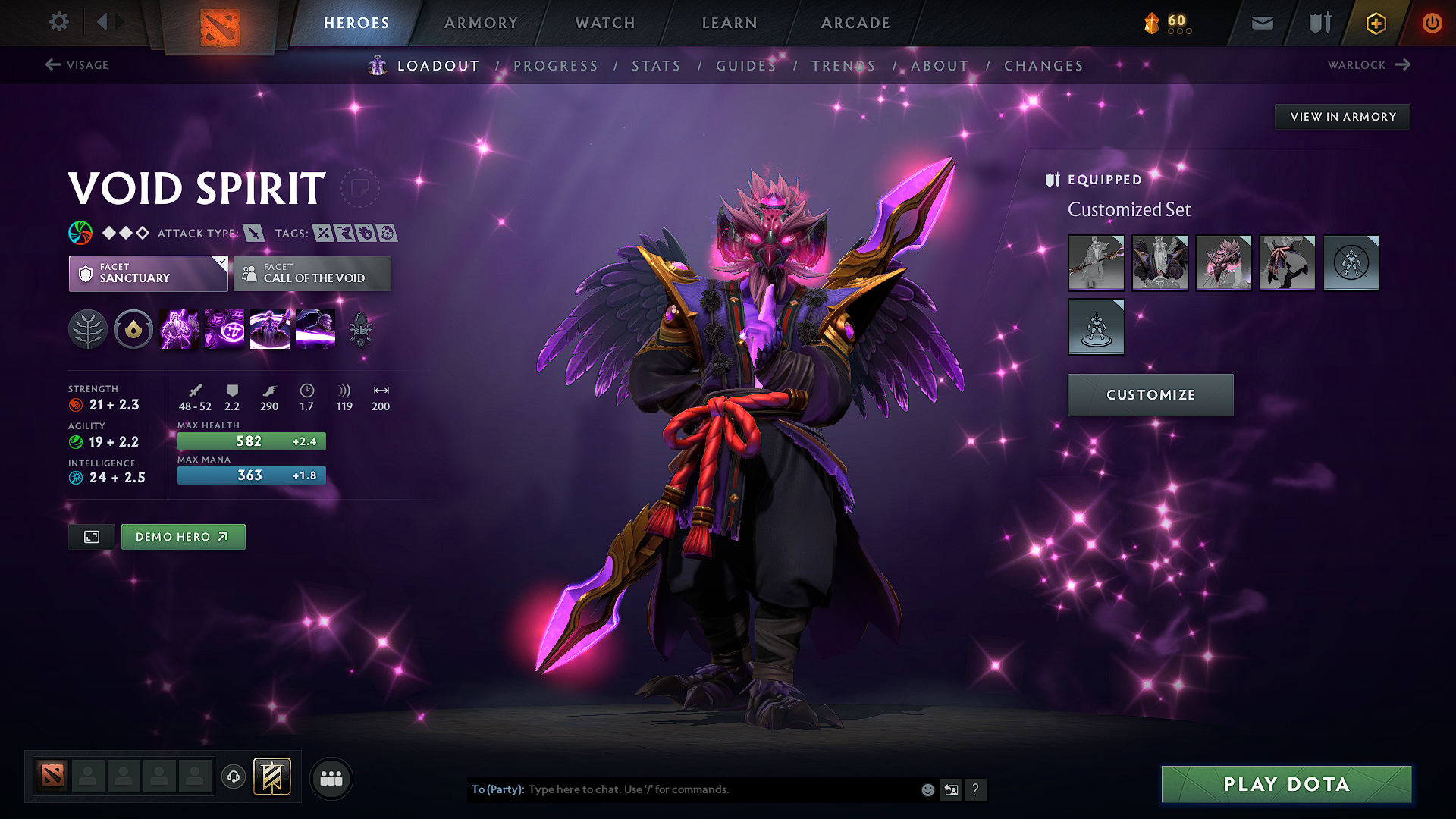Image resolution: width=1456 pixels, height=819 pixels.
Task: Select the Sanctuary facet
Action: coord(144,274)
